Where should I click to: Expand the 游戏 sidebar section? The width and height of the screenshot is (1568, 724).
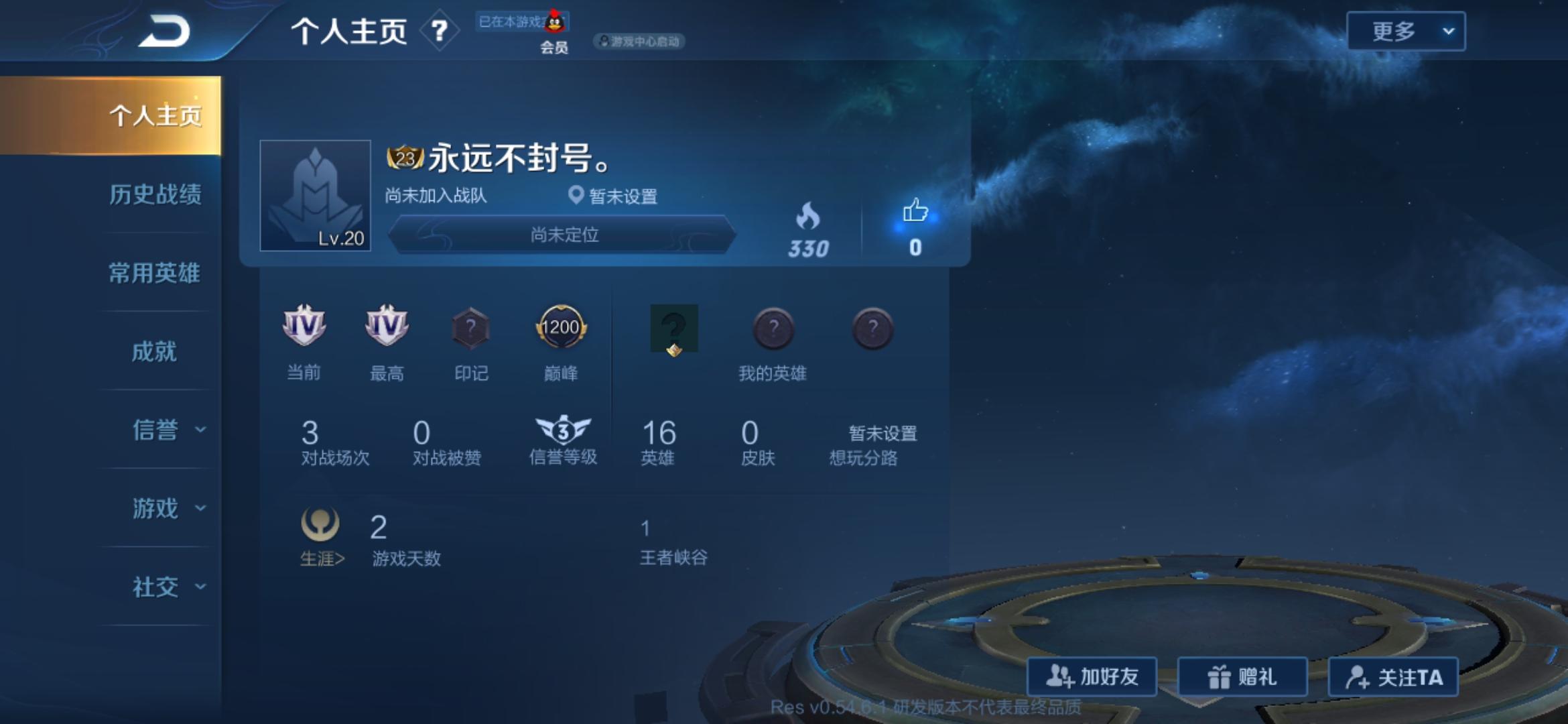point(155,509)
